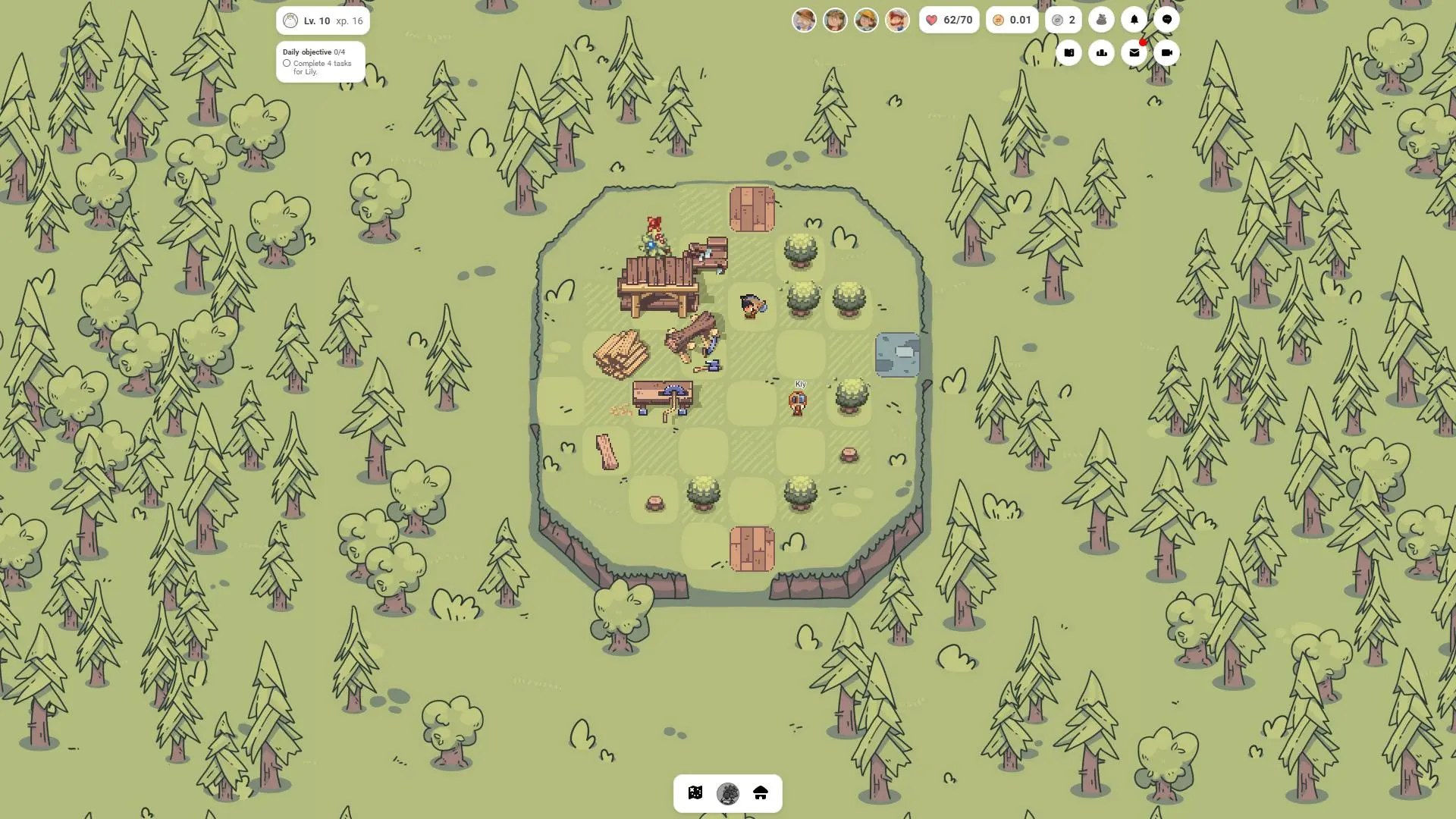Open the journal book icon
The width and height of the screenshot is (1456, 819).
(x=1068, y=52)
